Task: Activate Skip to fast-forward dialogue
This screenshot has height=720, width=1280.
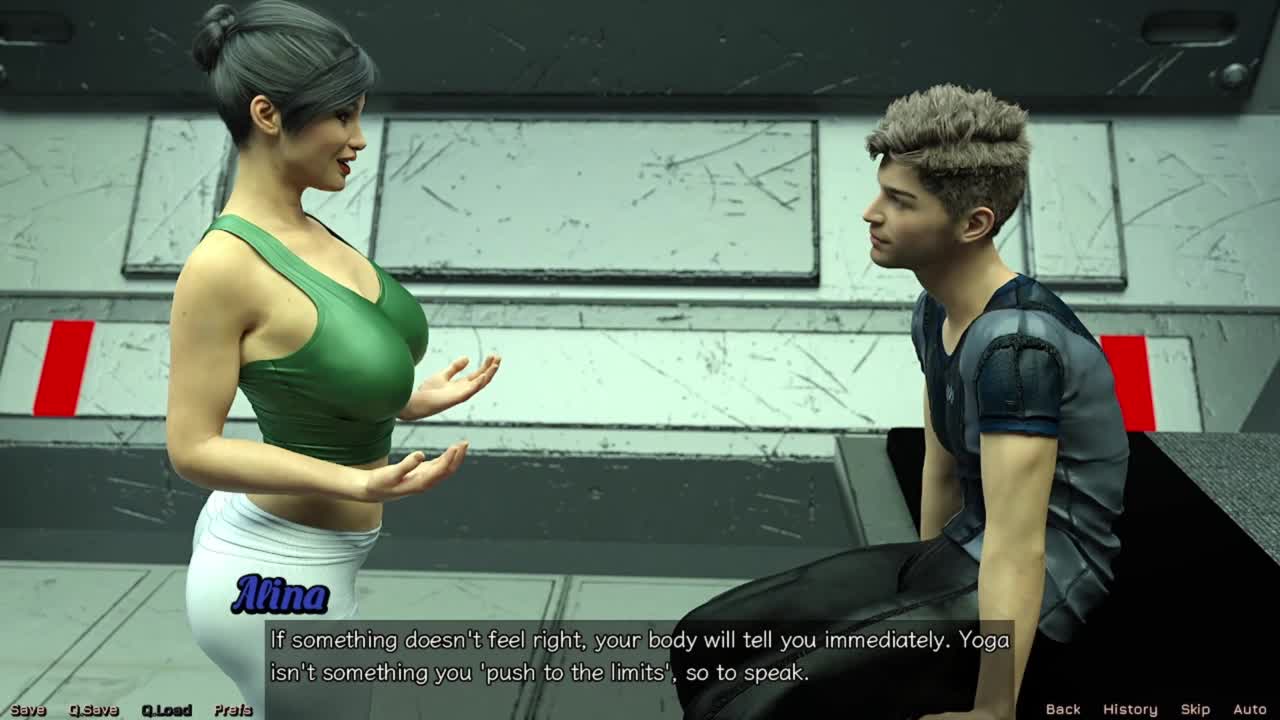Action: click(x=1195, y=709)
